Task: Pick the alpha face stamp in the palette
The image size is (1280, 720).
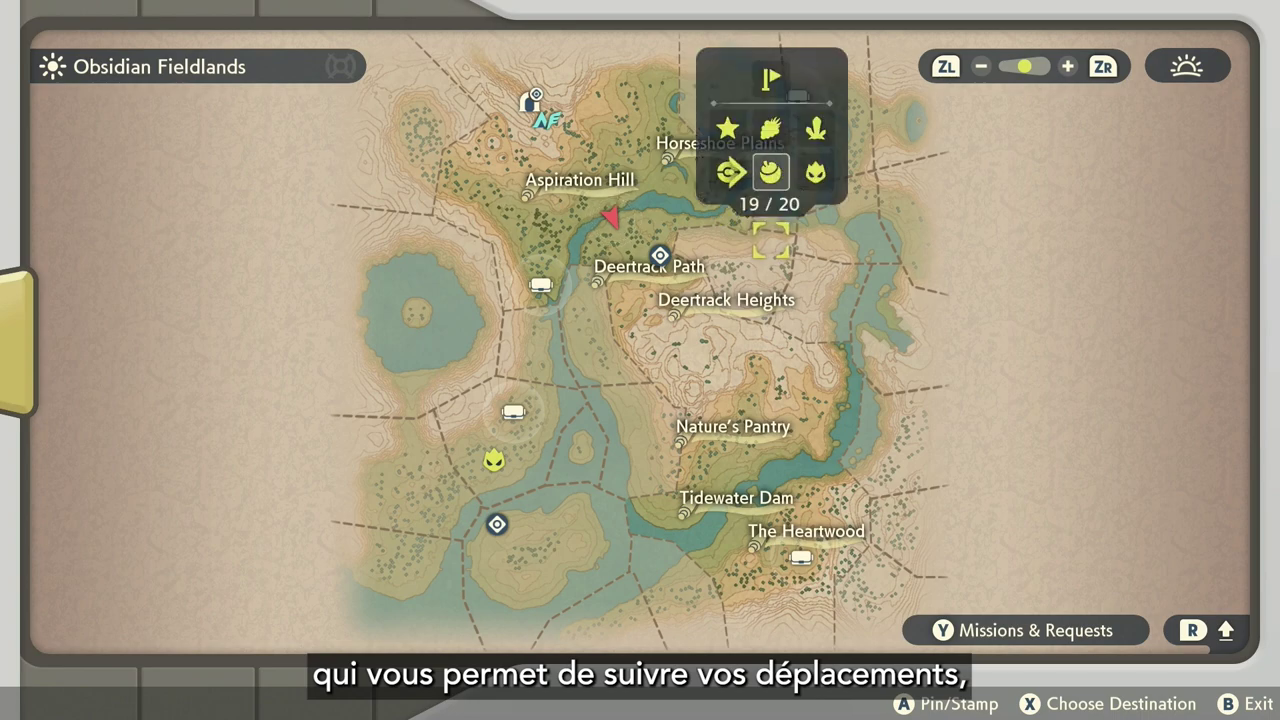Action: coord(816,172)
